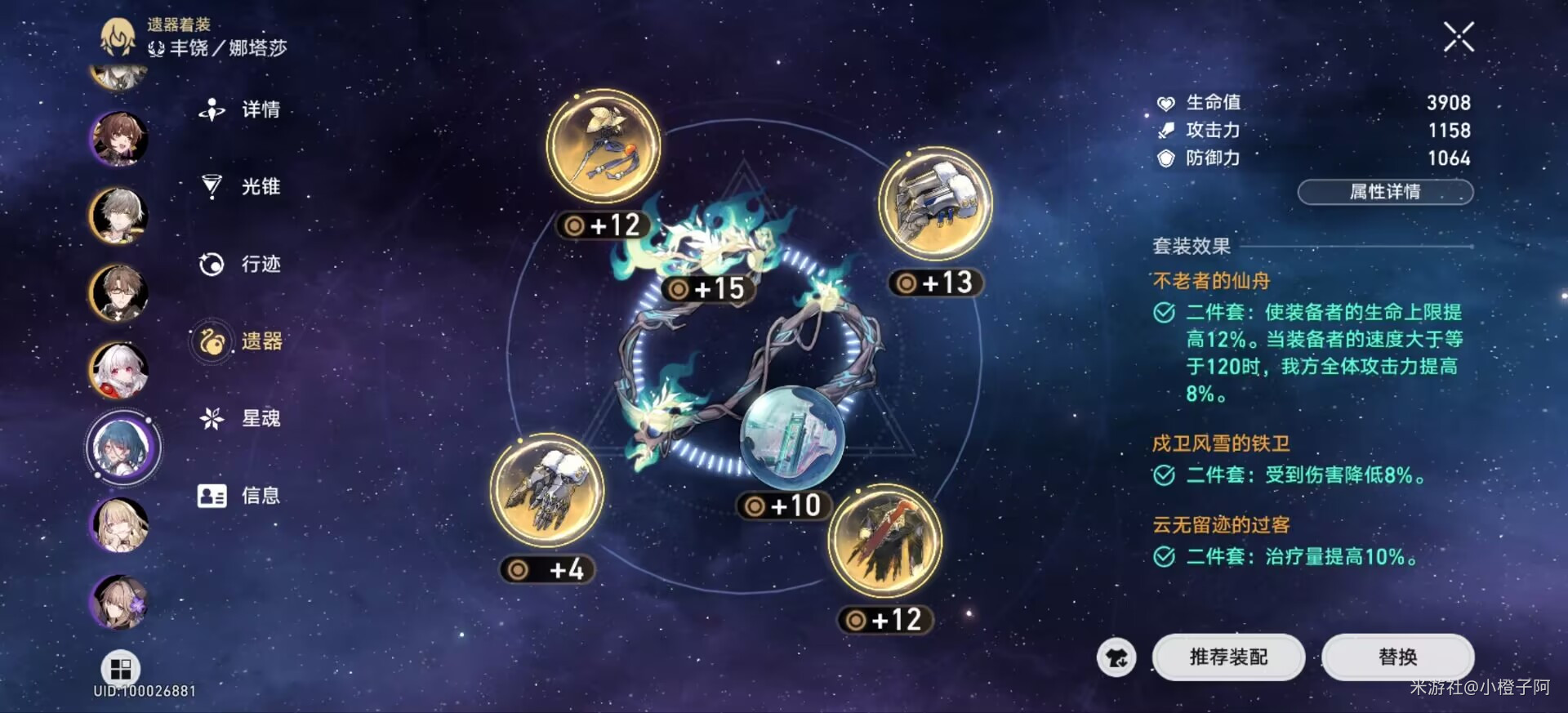Click the 属性详情 attribute details button
This screenshot has width=1568, height=713.
[1385, 192]
